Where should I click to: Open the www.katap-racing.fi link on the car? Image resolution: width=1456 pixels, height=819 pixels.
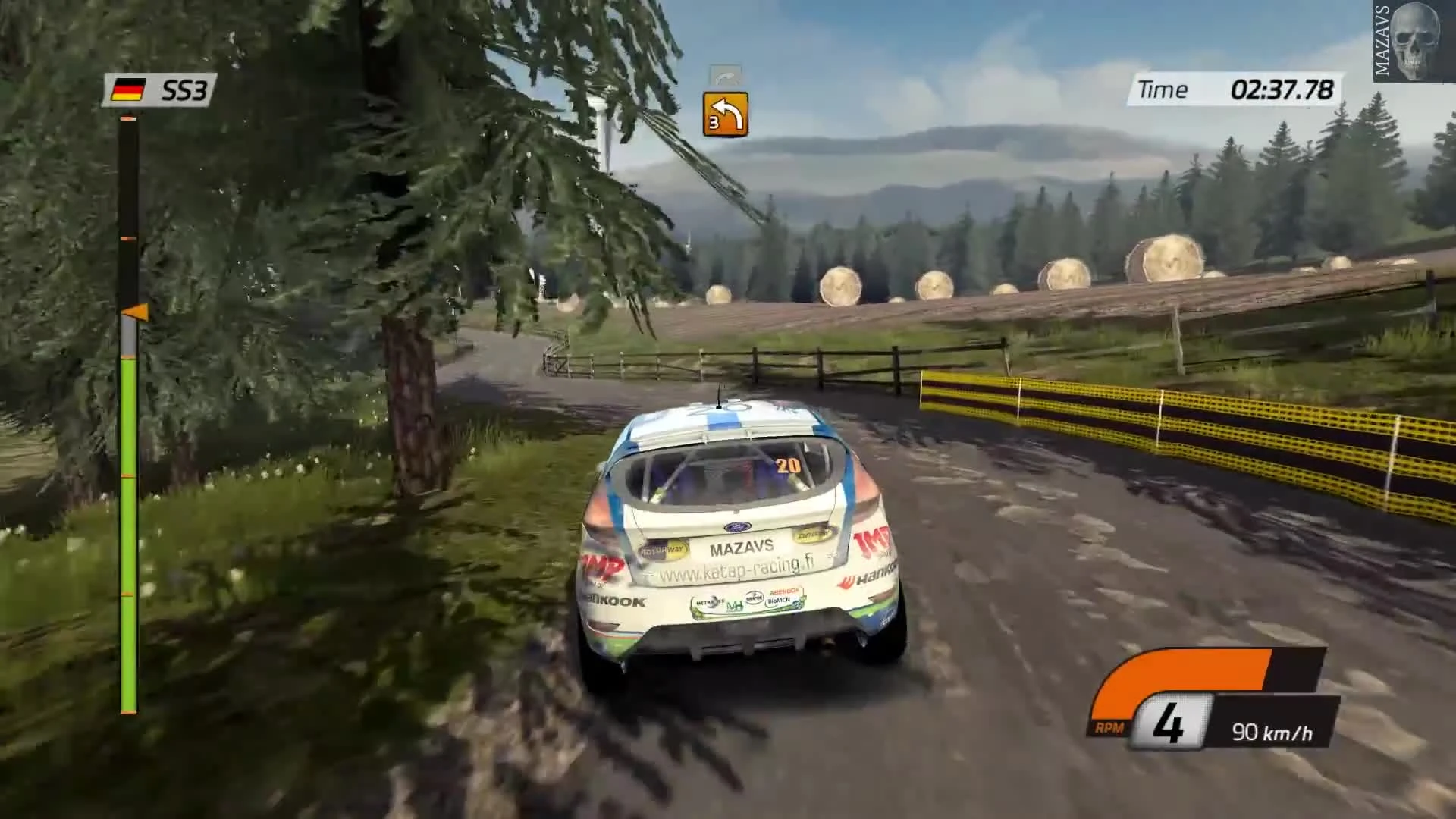[x=733, y=566]
